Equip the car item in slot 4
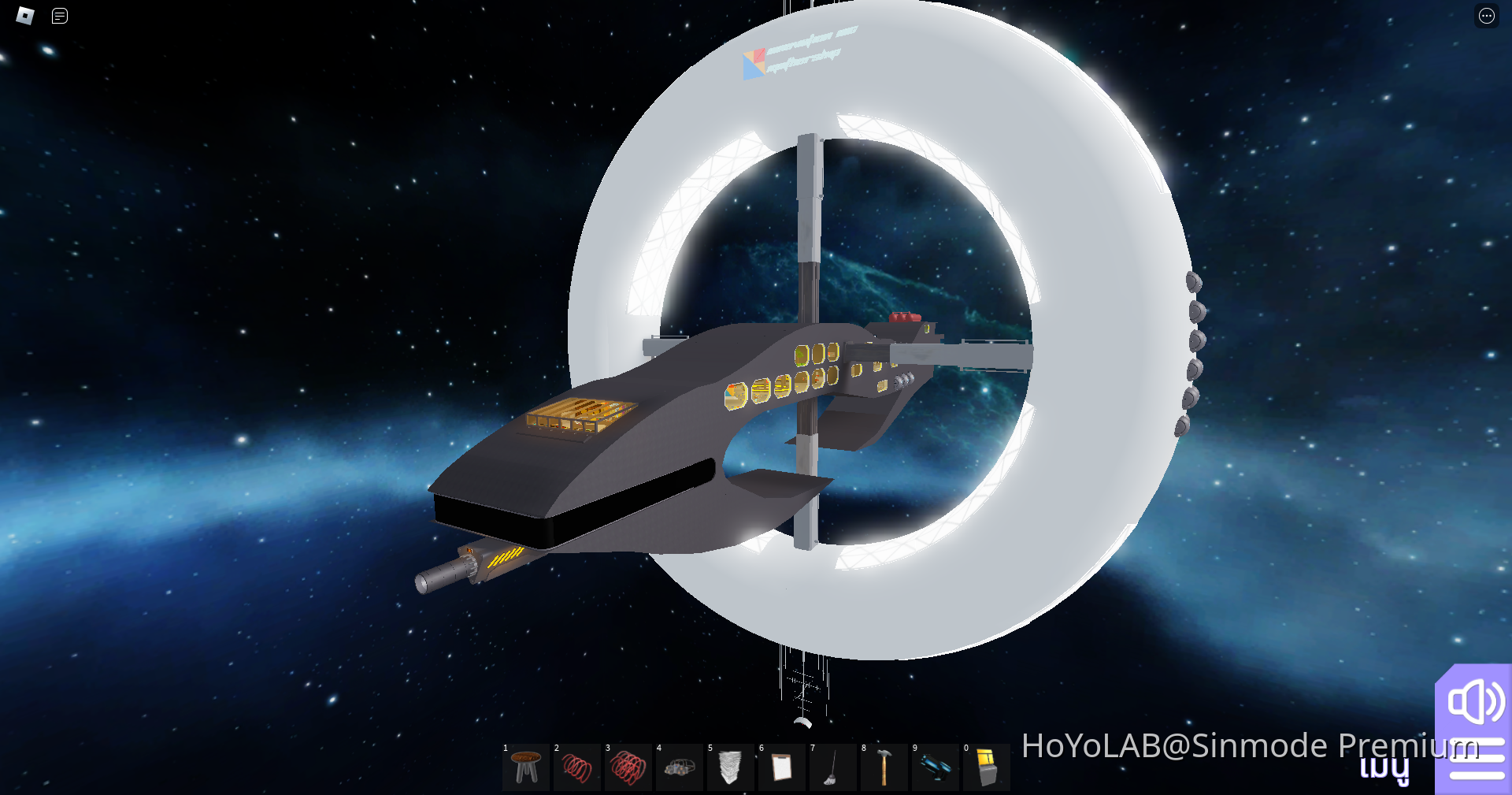 point(680,767)
